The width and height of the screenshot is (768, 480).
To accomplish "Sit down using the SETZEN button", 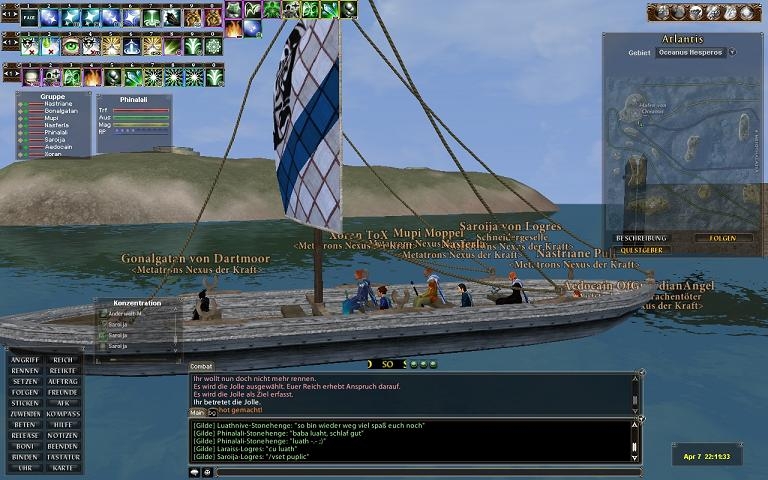I will click(x=26, y=382).
